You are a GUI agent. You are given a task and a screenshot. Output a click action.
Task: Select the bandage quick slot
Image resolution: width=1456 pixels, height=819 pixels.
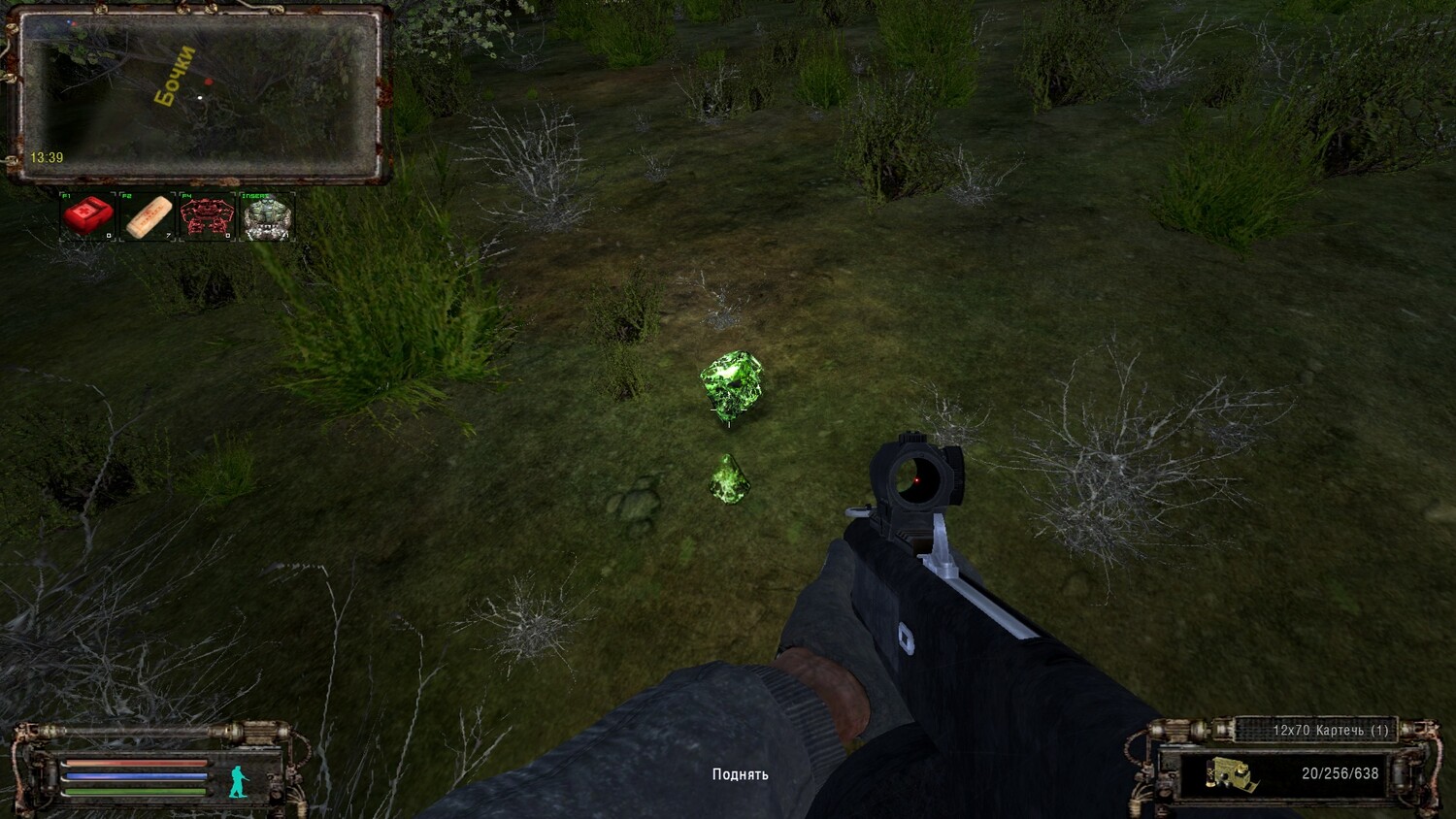click(148, 216)
